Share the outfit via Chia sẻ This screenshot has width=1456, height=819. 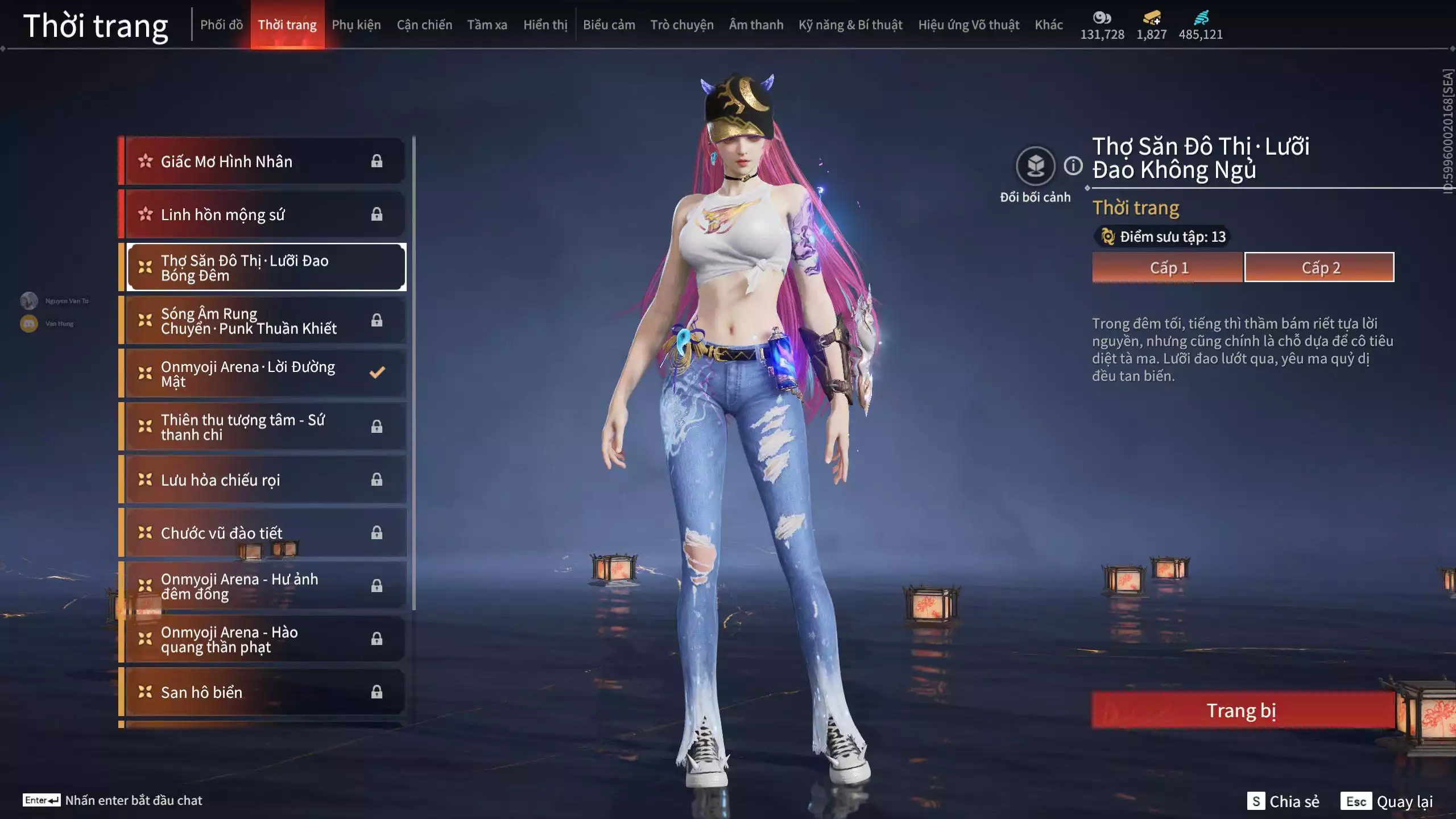tap(1283, 801)
